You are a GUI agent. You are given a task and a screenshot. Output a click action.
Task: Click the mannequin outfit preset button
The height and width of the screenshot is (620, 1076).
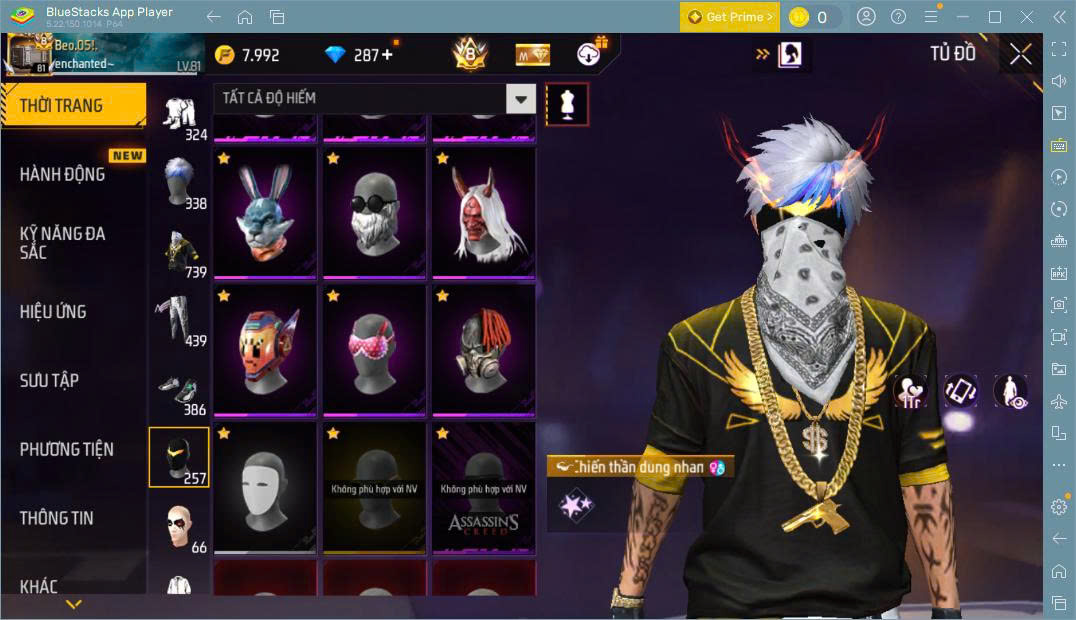click(567, 104)
